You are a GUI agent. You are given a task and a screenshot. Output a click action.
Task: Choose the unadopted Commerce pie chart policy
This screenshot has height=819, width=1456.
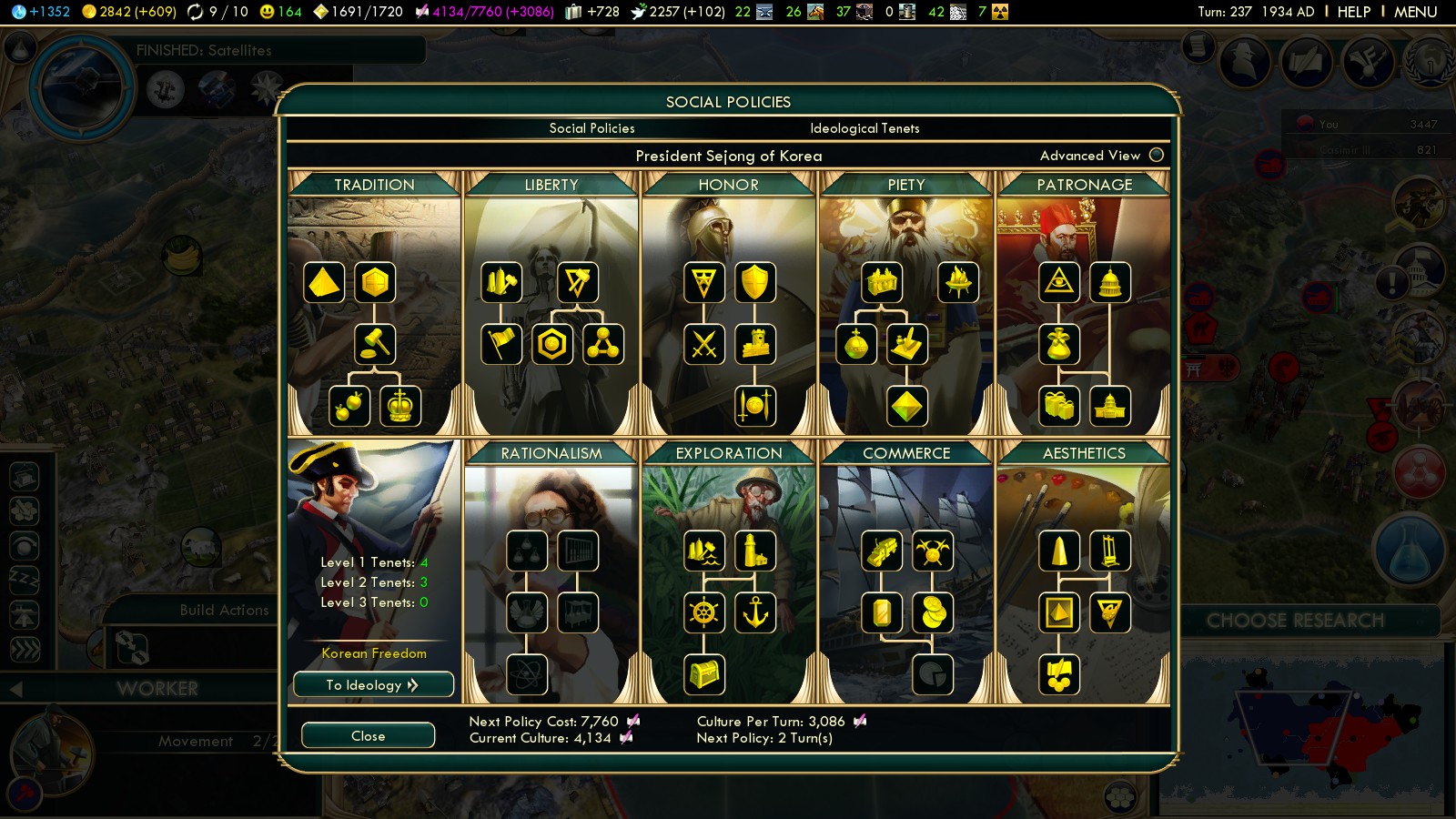(933, 674)
